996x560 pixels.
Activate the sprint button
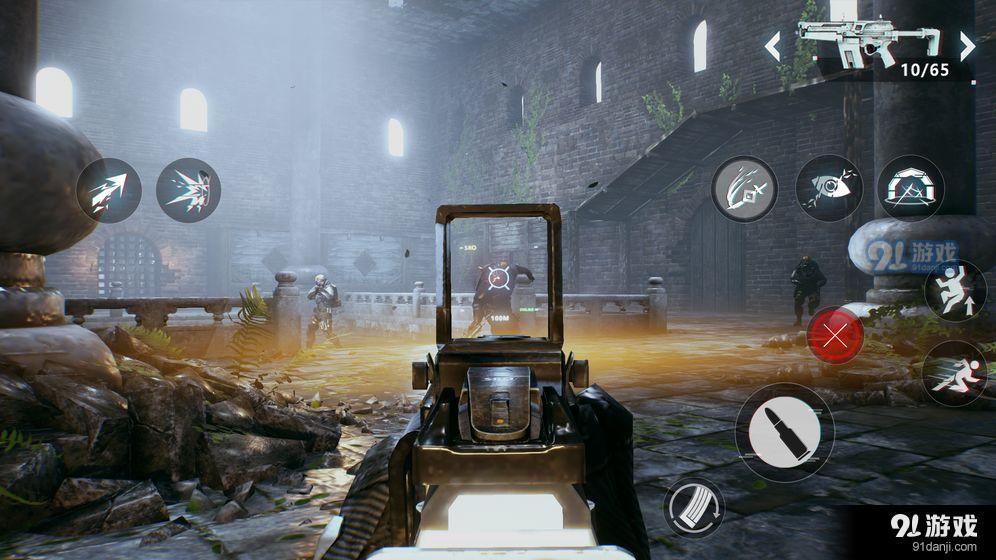(x=953, y=372)
